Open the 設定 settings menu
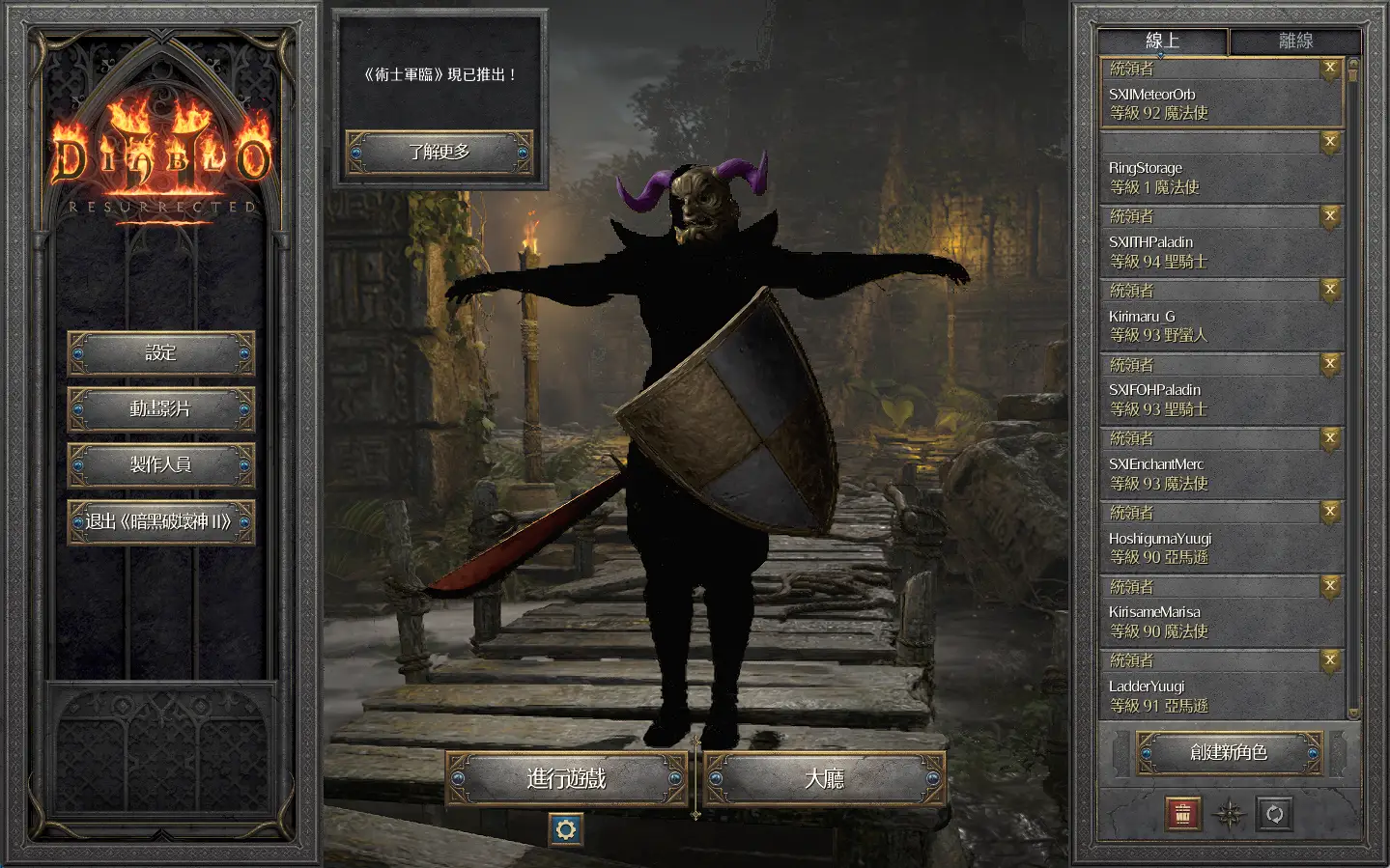 (x=160, y=353)
